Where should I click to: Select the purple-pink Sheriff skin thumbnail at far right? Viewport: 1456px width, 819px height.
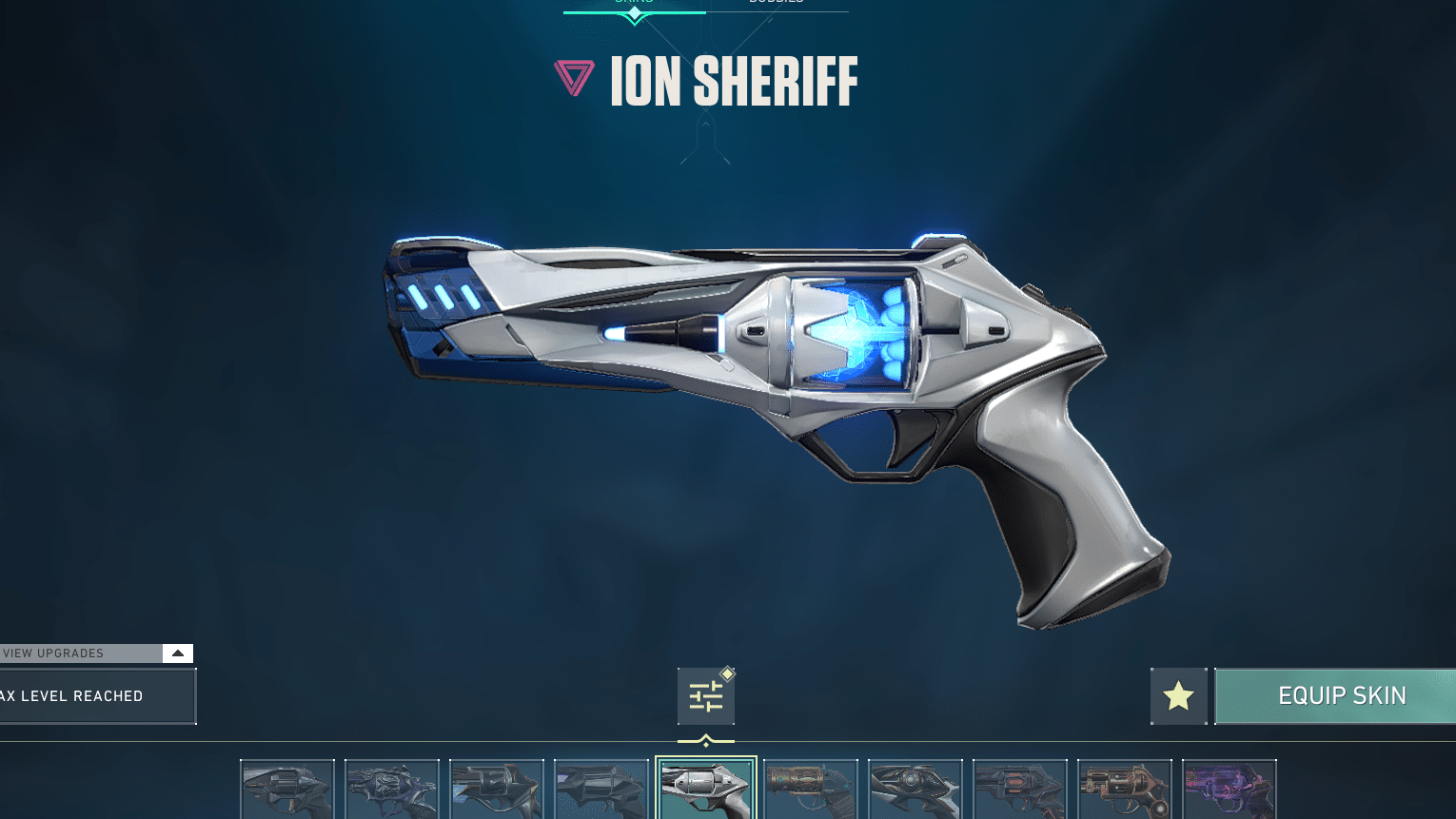tap(1230, 790)
